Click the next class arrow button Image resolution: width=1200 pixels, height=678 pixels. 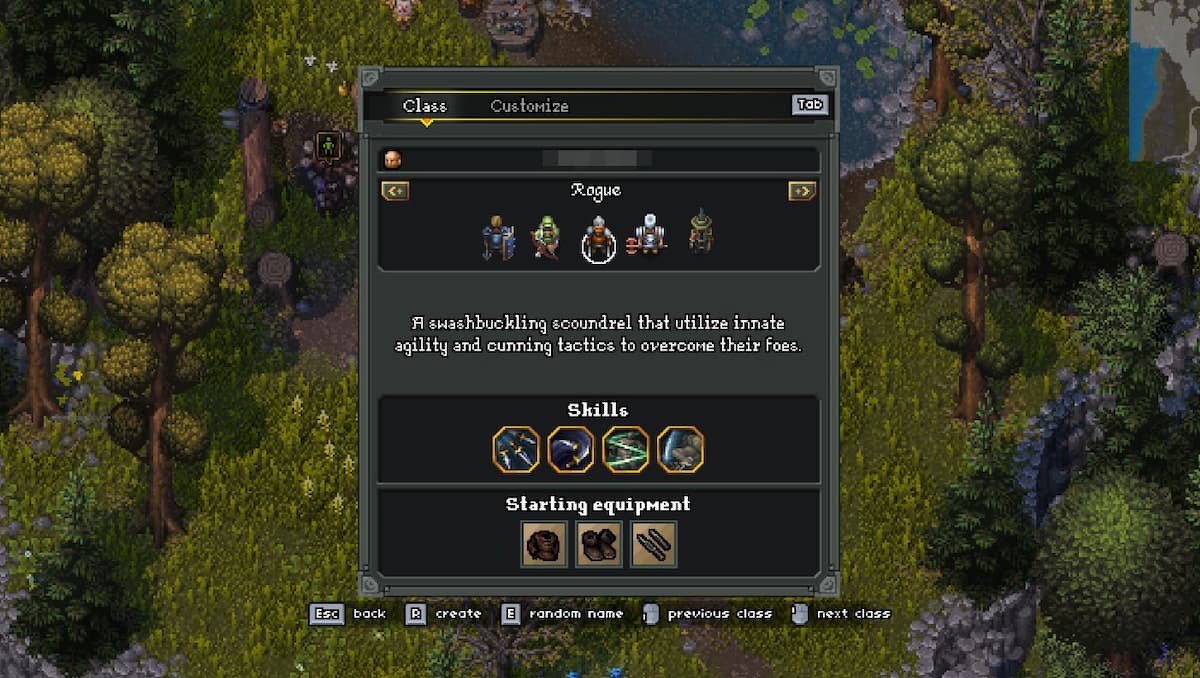click(x=802, y=191)
